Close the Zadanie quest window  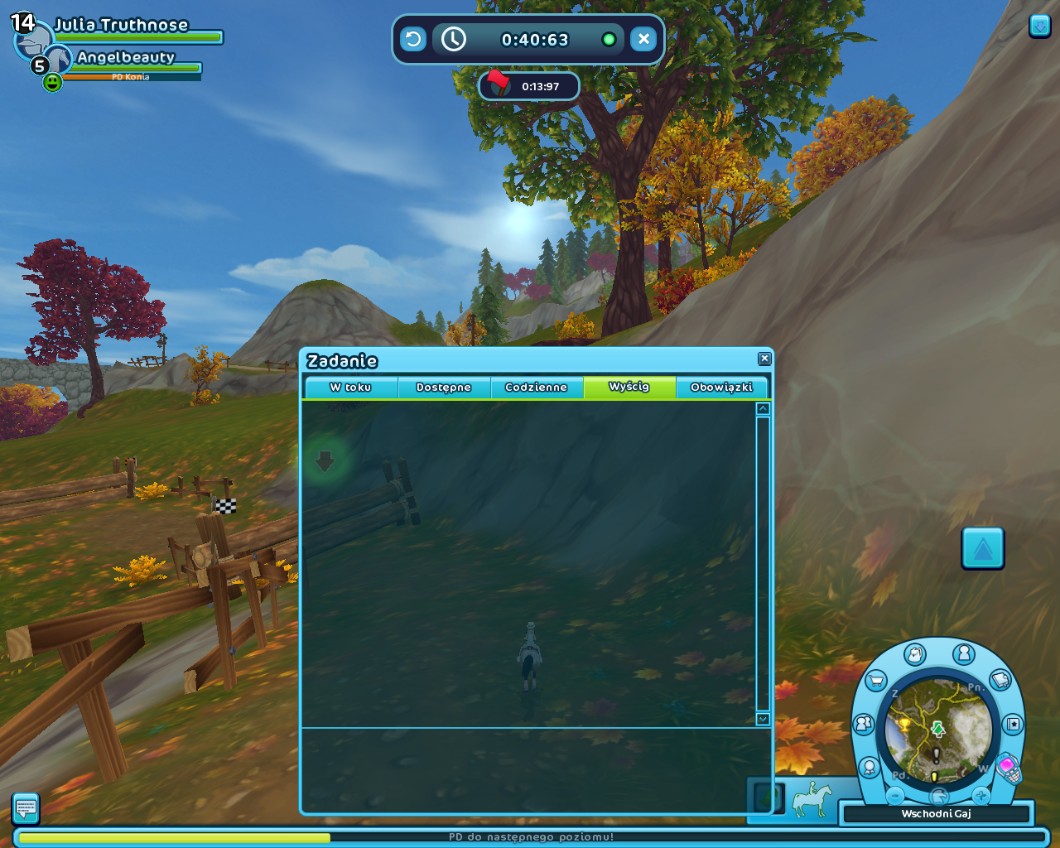pyautogui.click(x=765, y=359)
